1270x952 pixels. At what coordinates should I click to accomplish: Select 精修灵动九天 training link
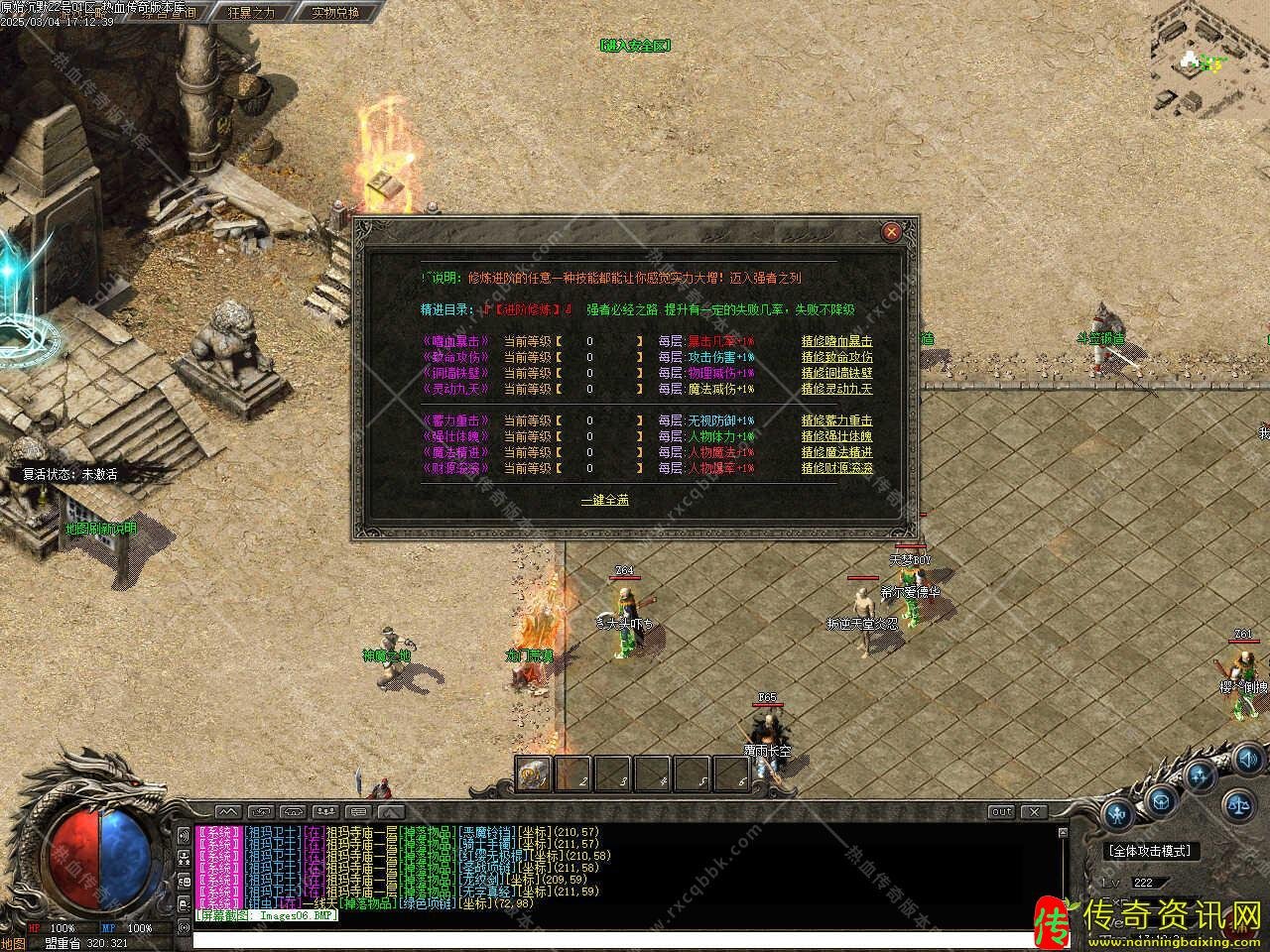pos(836,389)
